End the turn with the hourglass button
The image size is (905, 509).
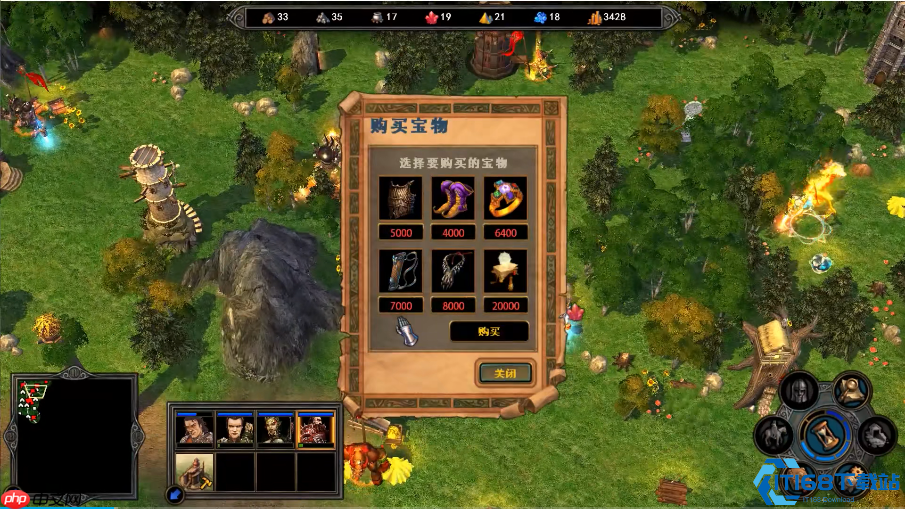point(826,436)
